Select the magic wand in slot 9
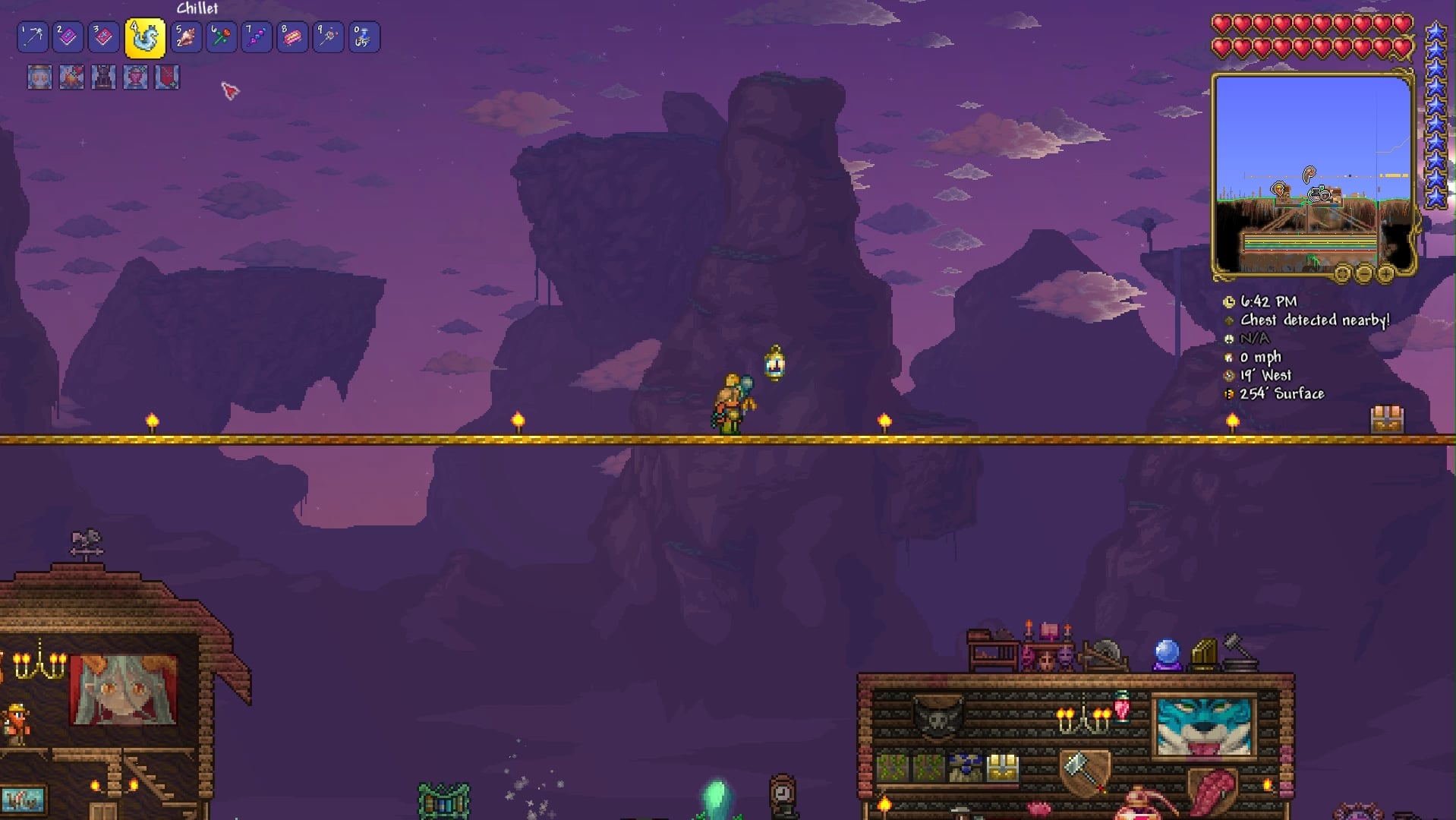 coord(328,36)
